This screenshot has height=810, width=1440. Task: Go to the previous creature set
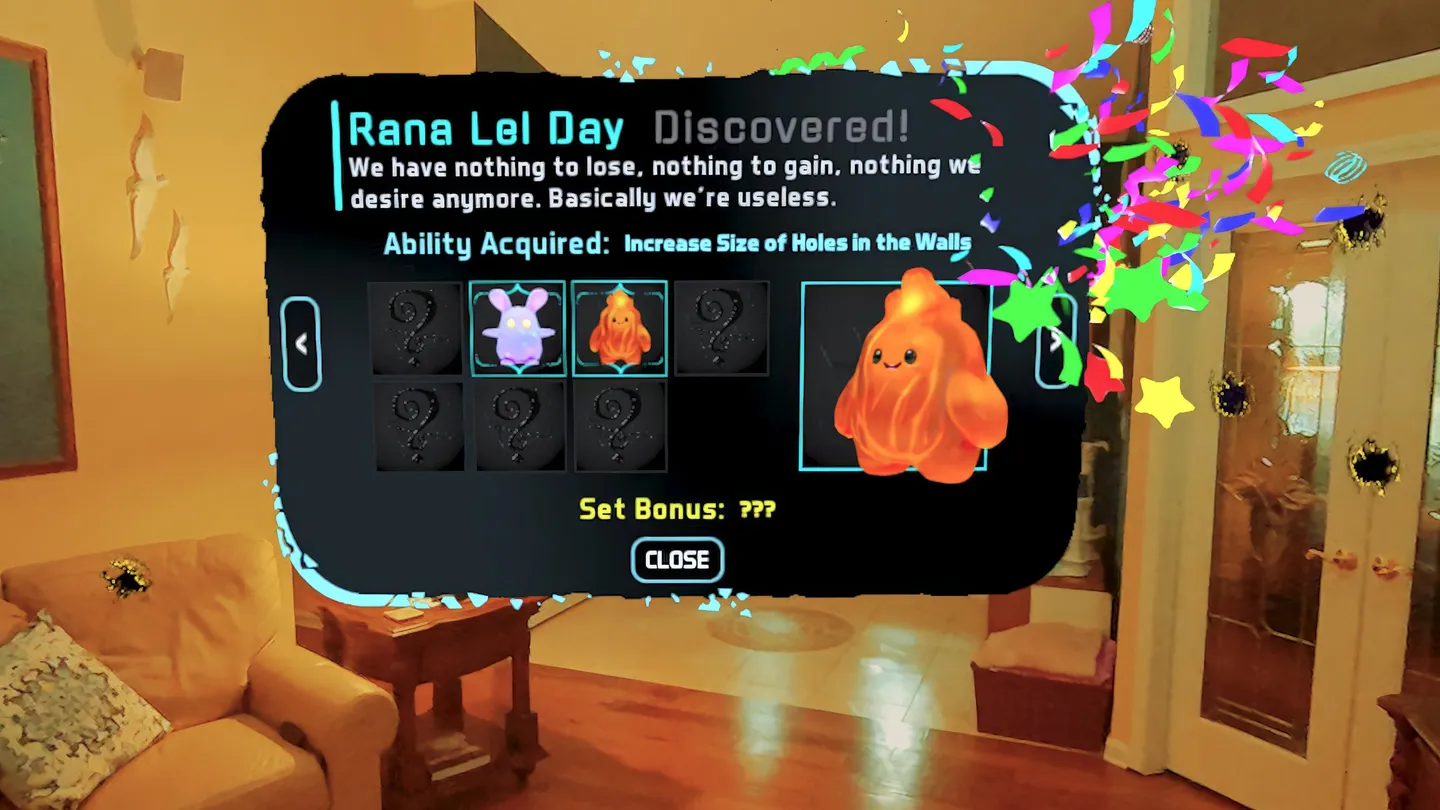(301, 344)
